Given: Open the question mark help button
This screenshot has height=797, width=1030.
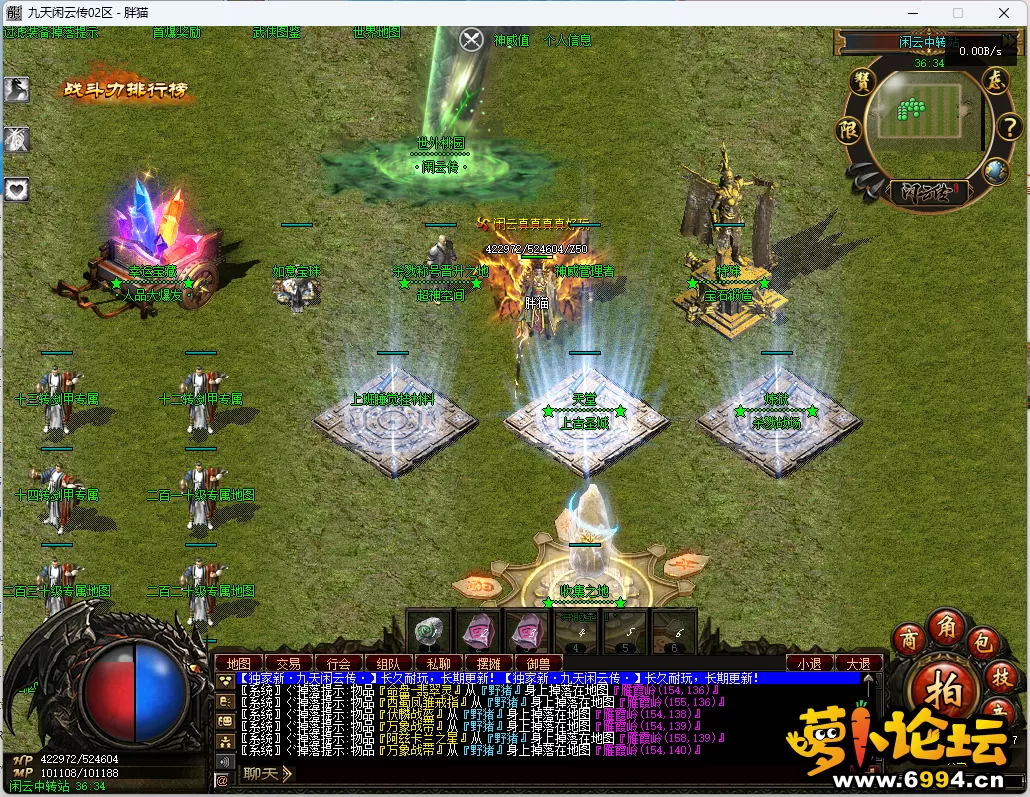Looking at the screenshot, I should coord(1008,127).
